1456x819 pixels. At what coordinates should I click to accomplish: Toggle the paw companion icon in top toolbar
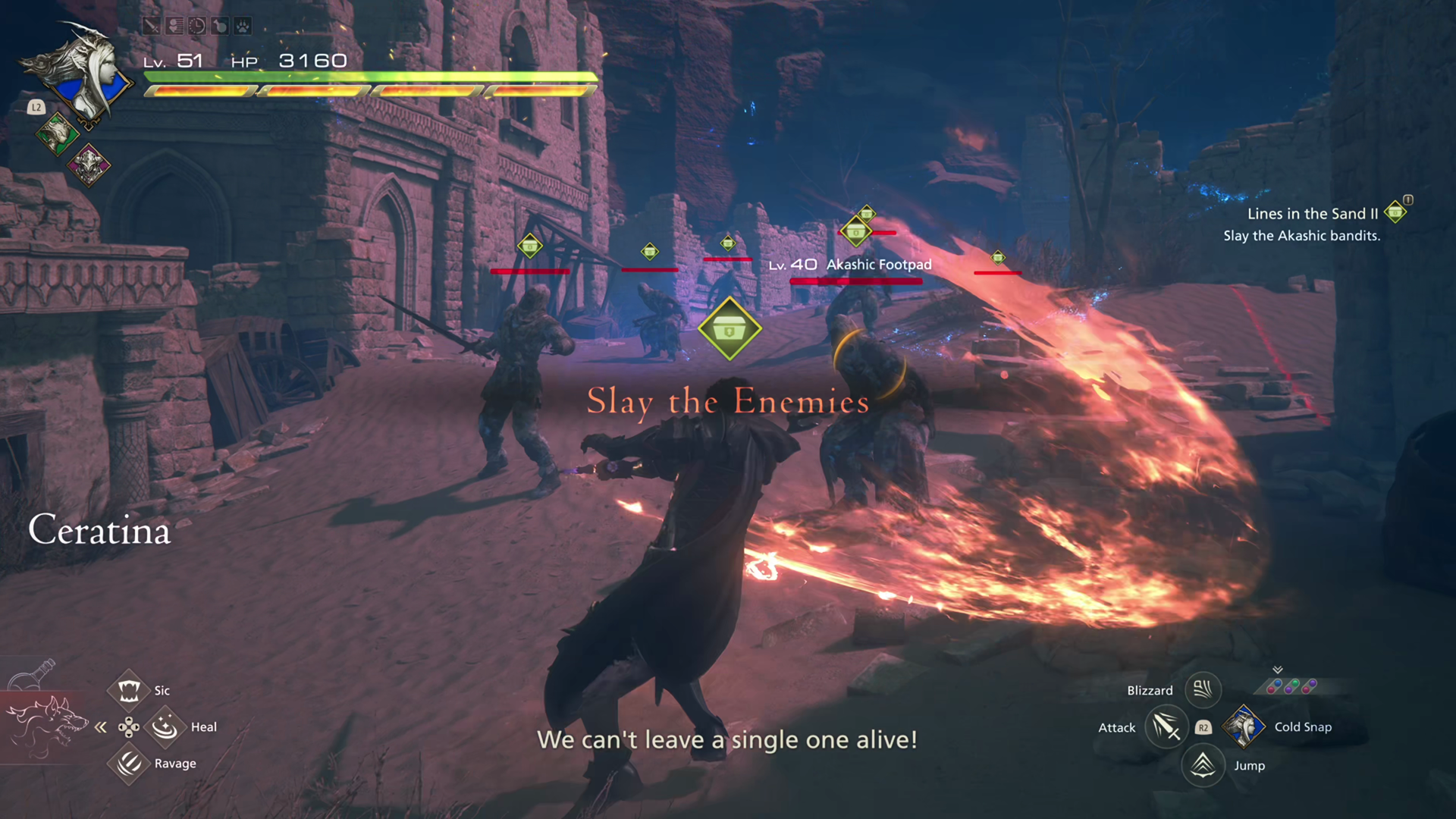[243, 26]
